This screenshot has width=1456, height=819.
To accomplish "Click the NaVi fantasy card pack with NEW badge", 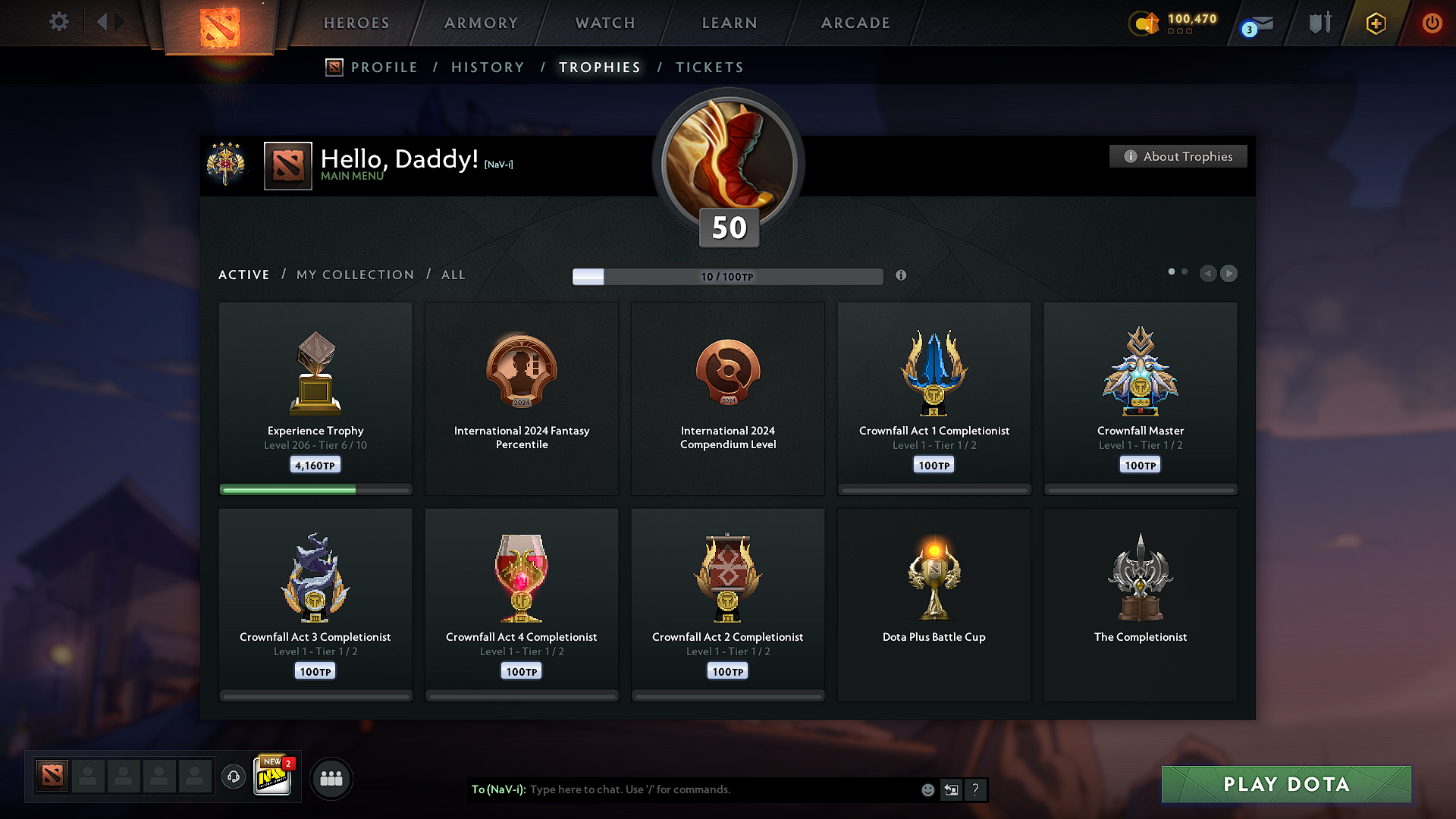I will (x=273, y=777).
